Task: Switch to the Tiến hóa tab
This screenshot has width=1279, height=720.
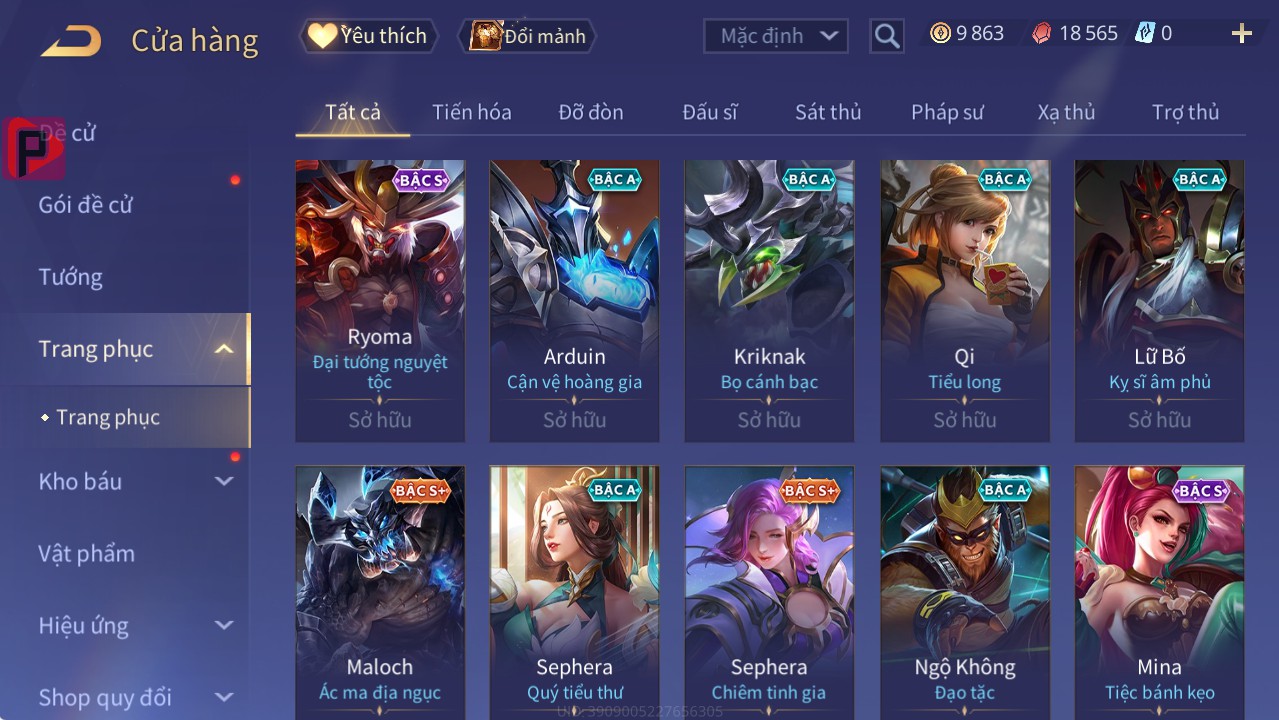Action: [471, 112]
